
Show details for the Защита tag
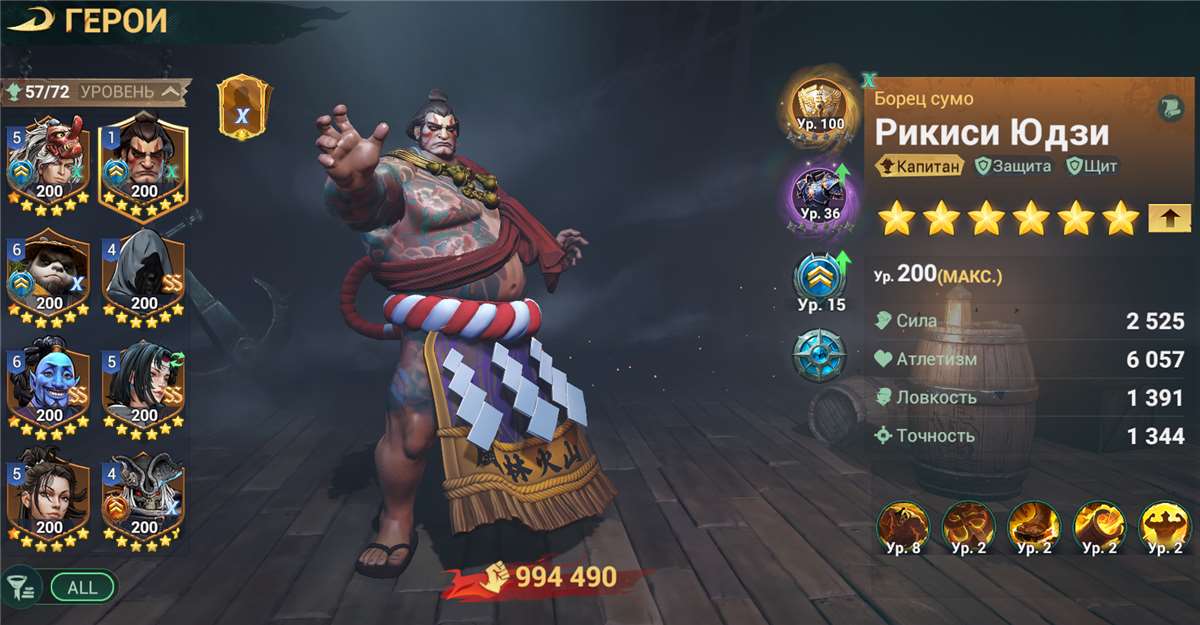(x=1015, y=167)
